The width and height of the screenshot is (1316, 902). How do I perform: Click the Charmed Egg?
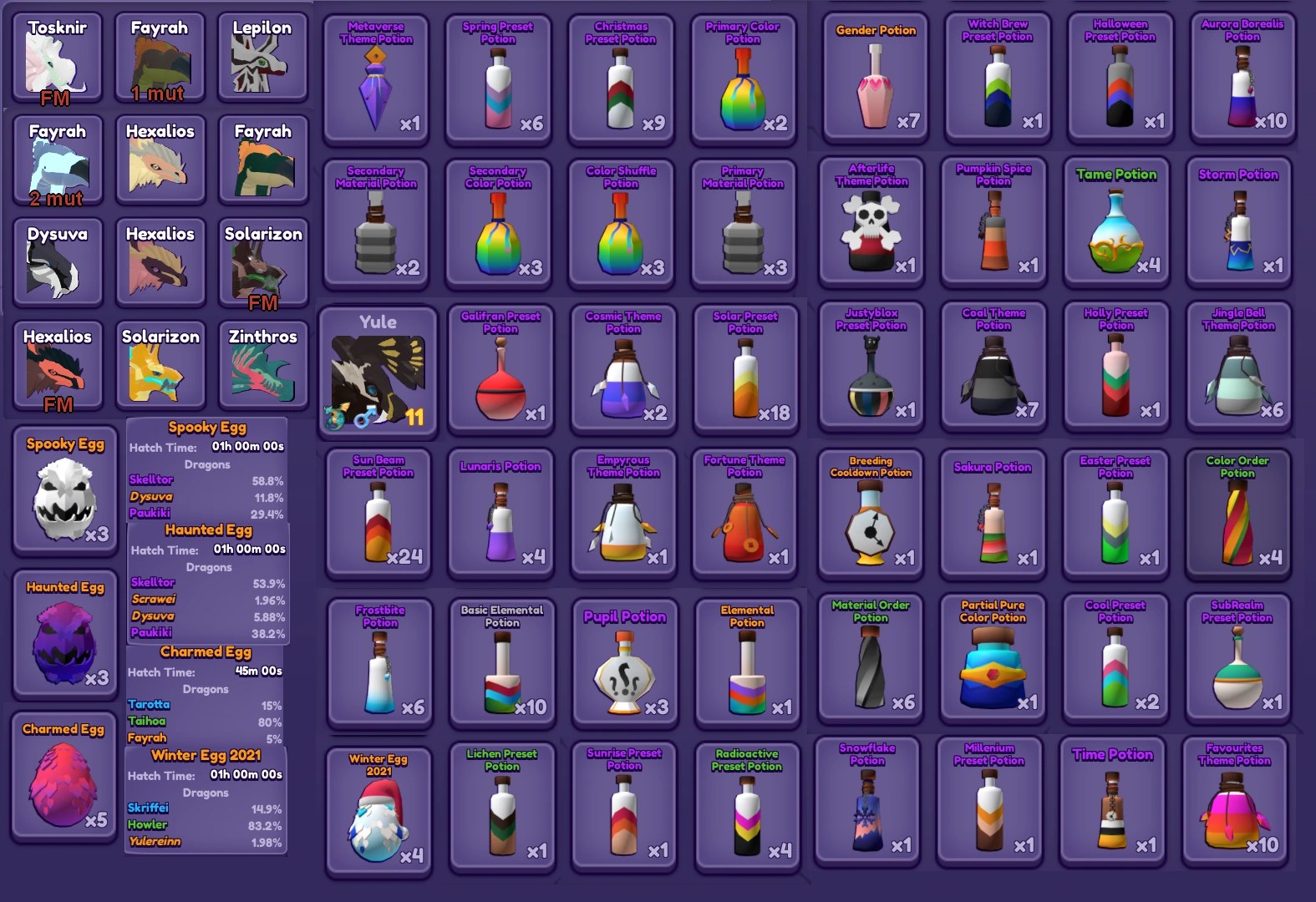(64, 777)
